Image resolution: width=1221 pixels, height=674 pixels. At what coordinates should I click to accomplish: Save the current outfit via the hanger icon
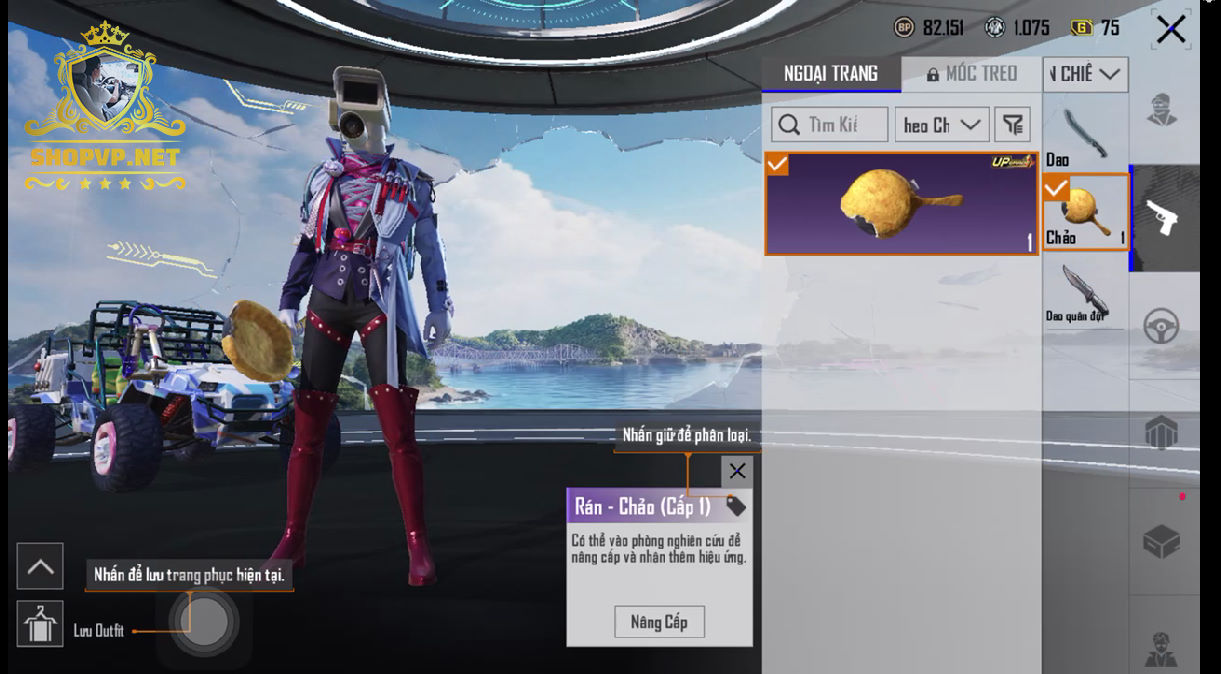[40, 624]
